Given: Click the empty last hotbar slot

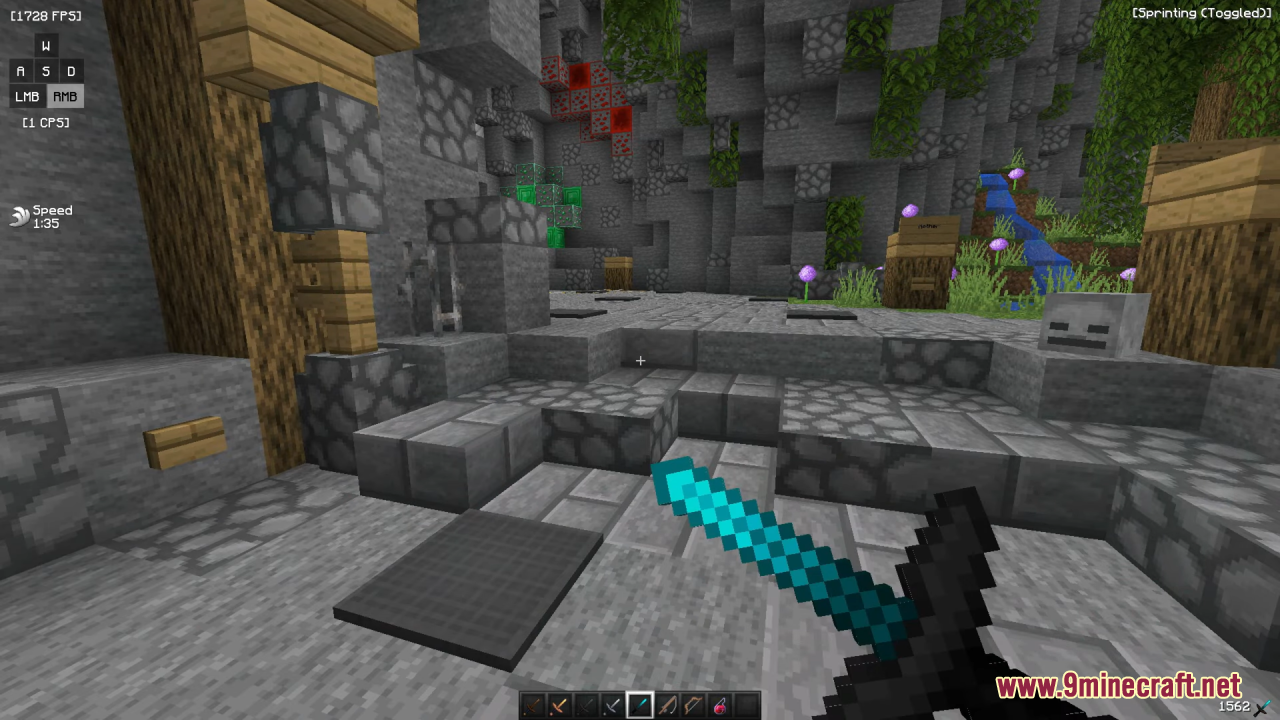Looking at the screenshot, I should tap(746, 706).
